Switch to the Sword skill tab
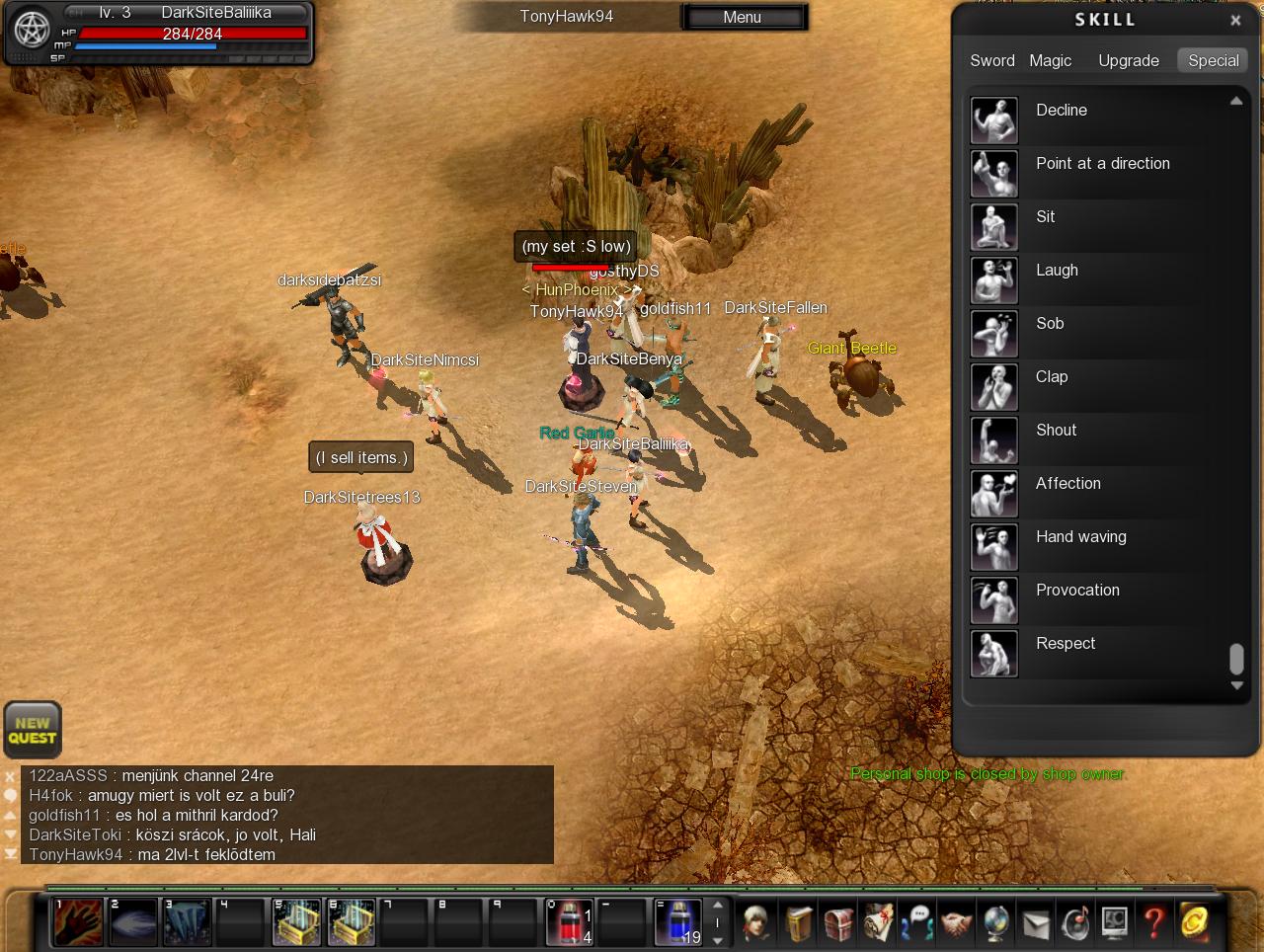Image resolution: width=1264 pixels, height=952 pixels. tap(992, 60)
